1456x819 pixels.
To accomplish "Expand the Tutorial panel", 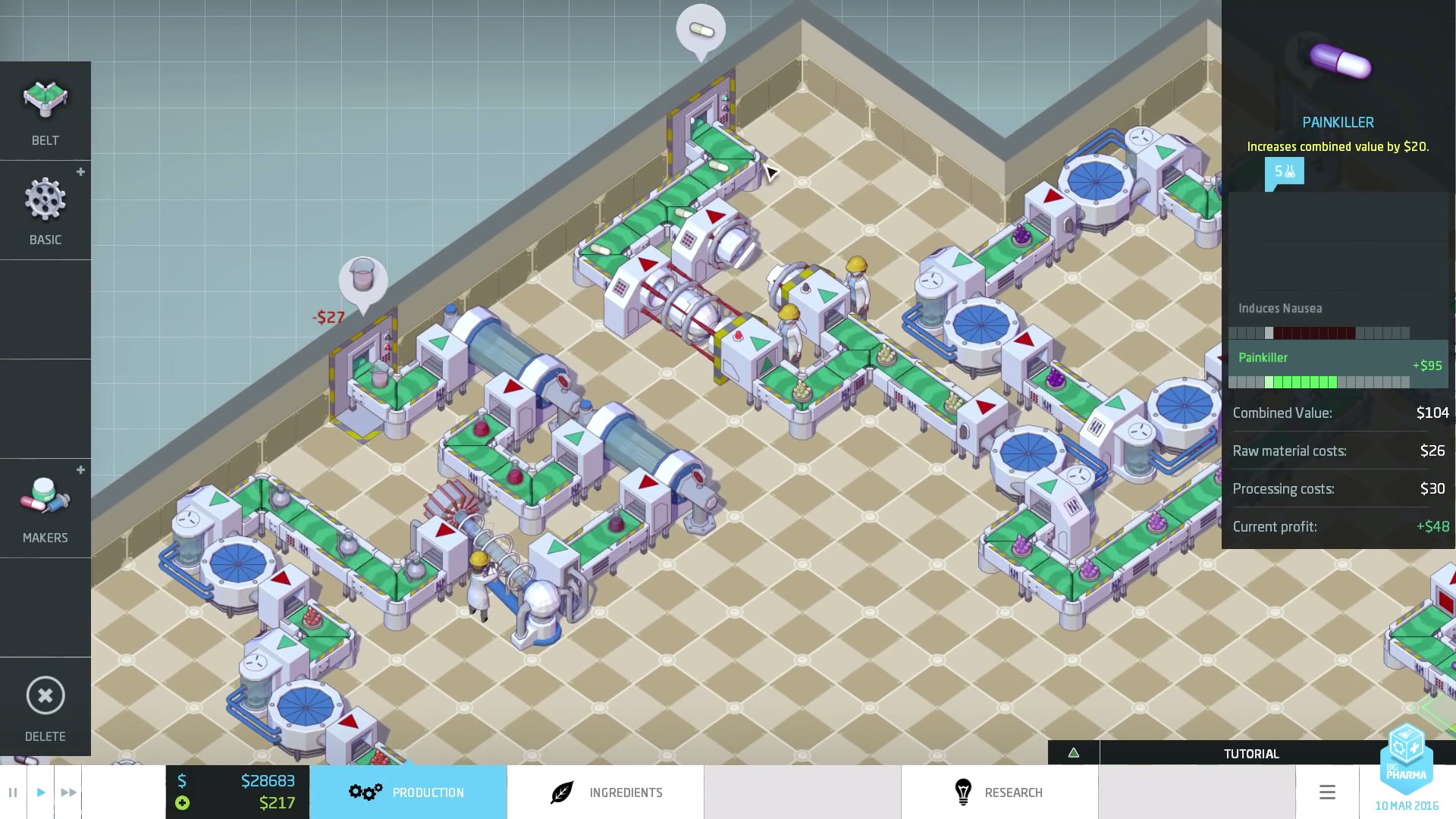I will coord(1250,754).
